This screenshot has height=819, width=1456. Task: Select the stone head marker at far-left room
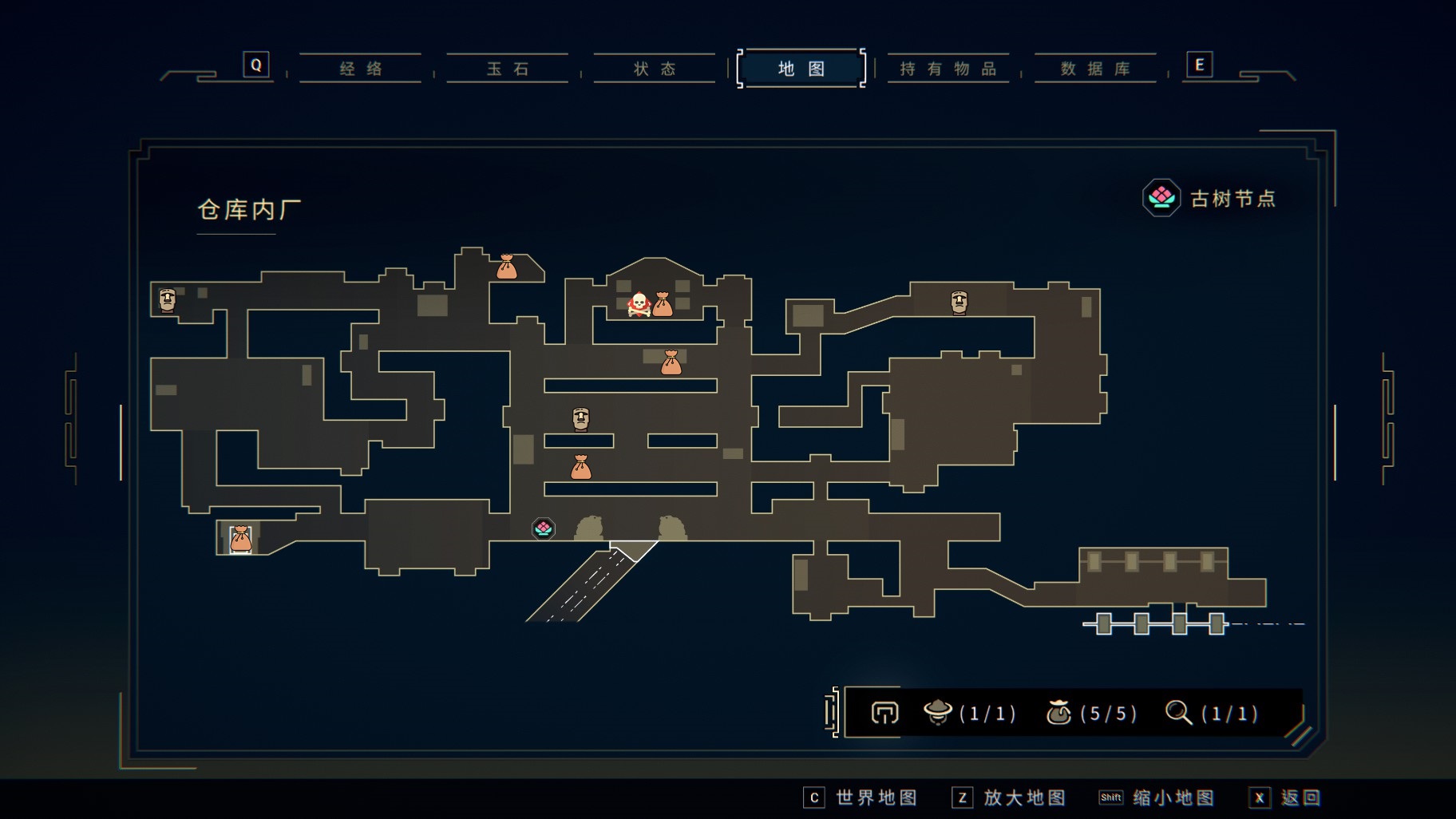167,300
